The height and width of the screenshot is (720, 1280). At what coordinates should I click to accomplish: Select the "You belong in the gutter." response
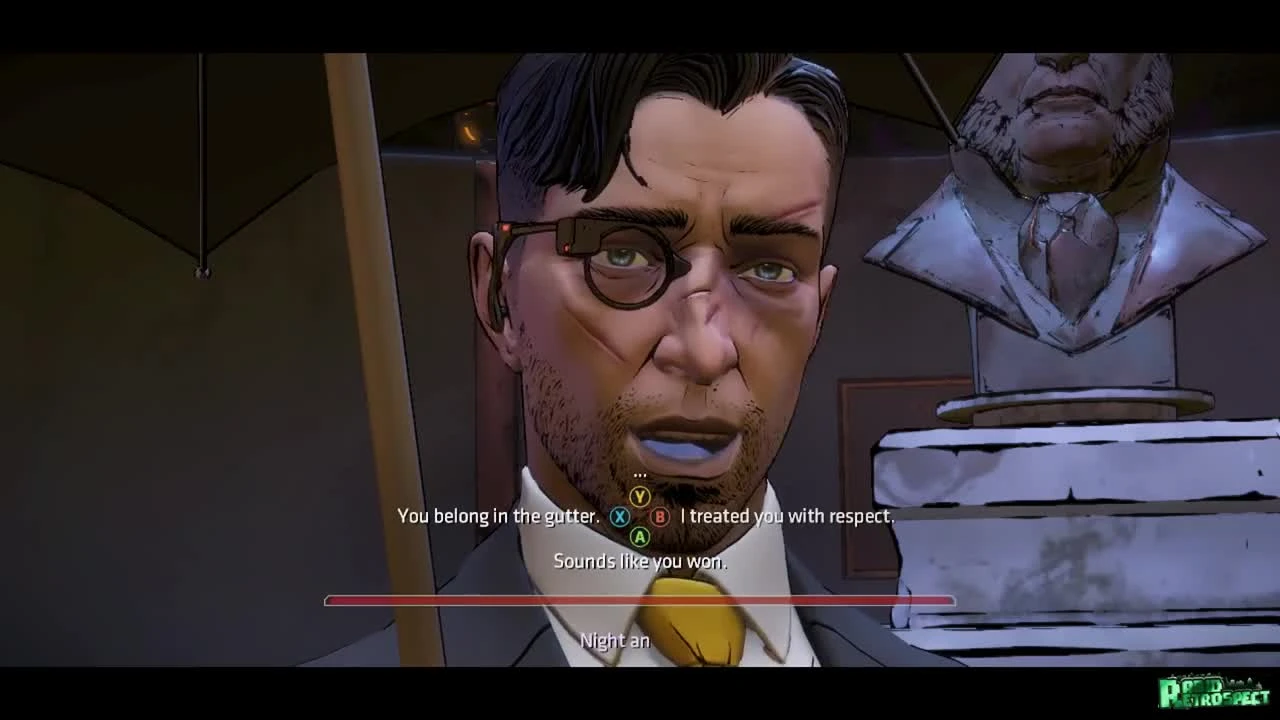click(x=497, y=518)
